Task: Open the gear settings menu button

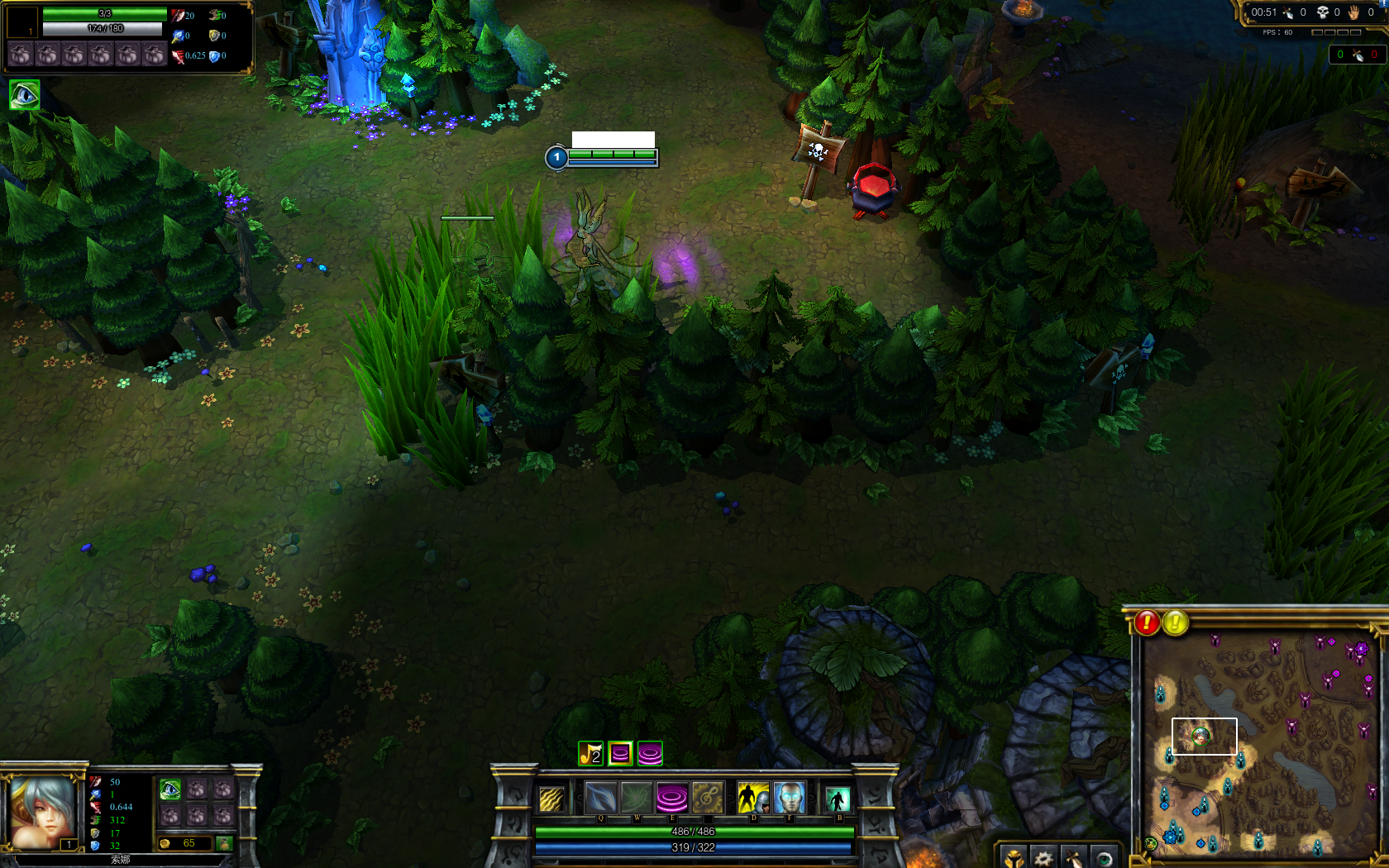Action: [1043, 858]
